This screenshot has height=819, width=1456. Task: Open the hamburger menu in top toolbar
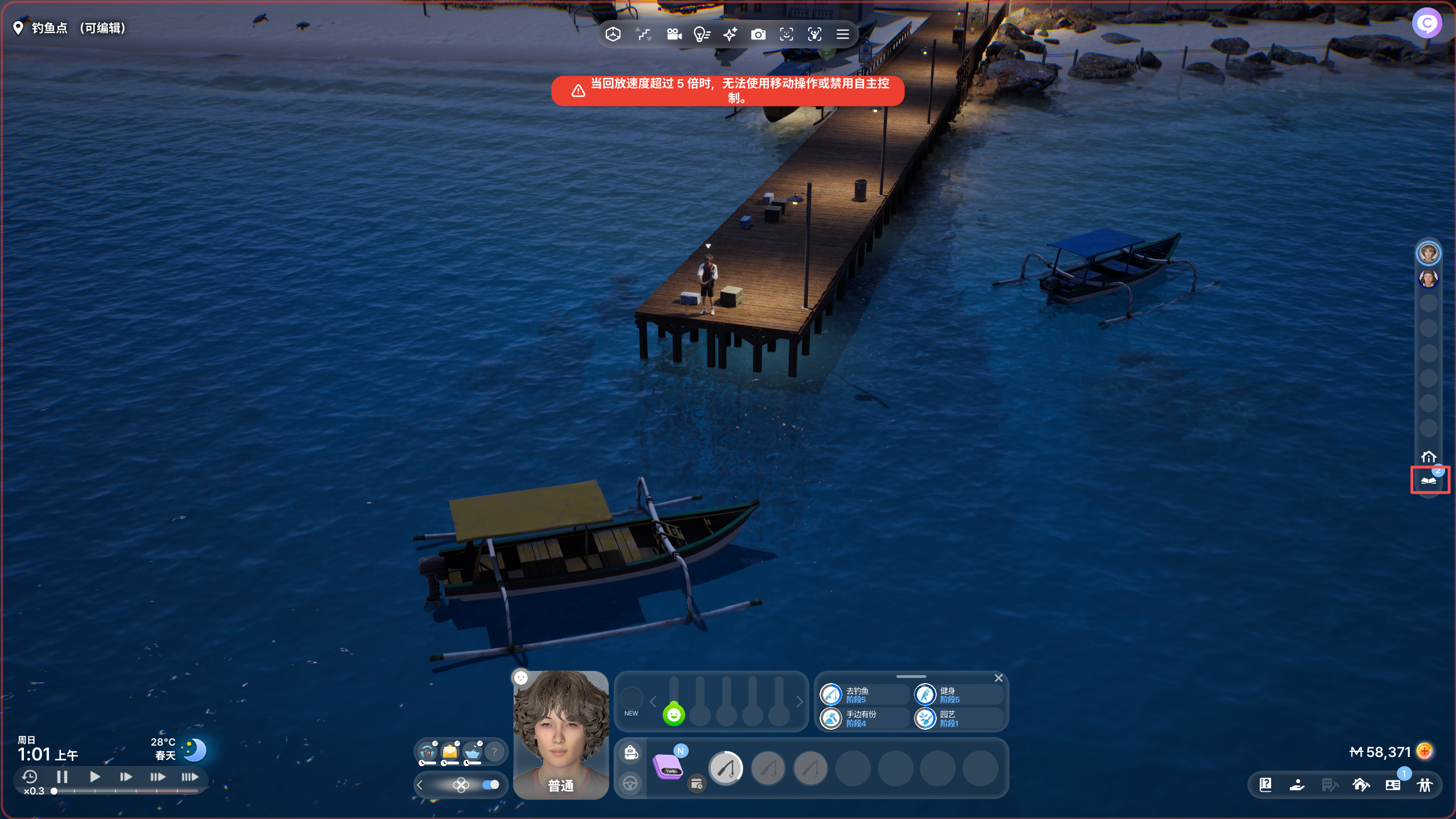pyautogui.click(x=843, y=35)
